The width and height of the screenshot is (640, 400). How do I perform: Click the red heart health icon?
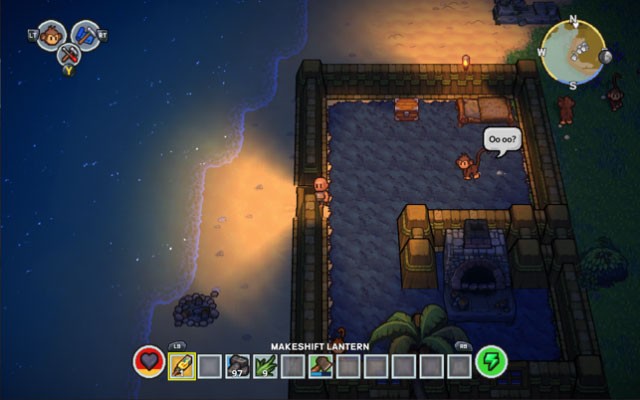coord(149,362)
